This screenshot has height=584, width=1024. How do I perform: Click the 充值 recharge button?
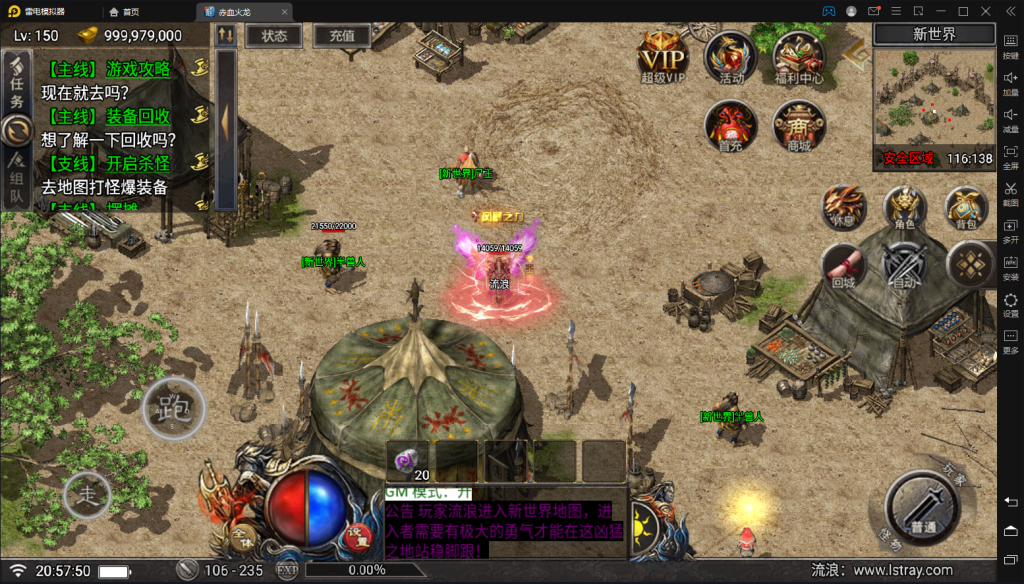click(342, 36)
